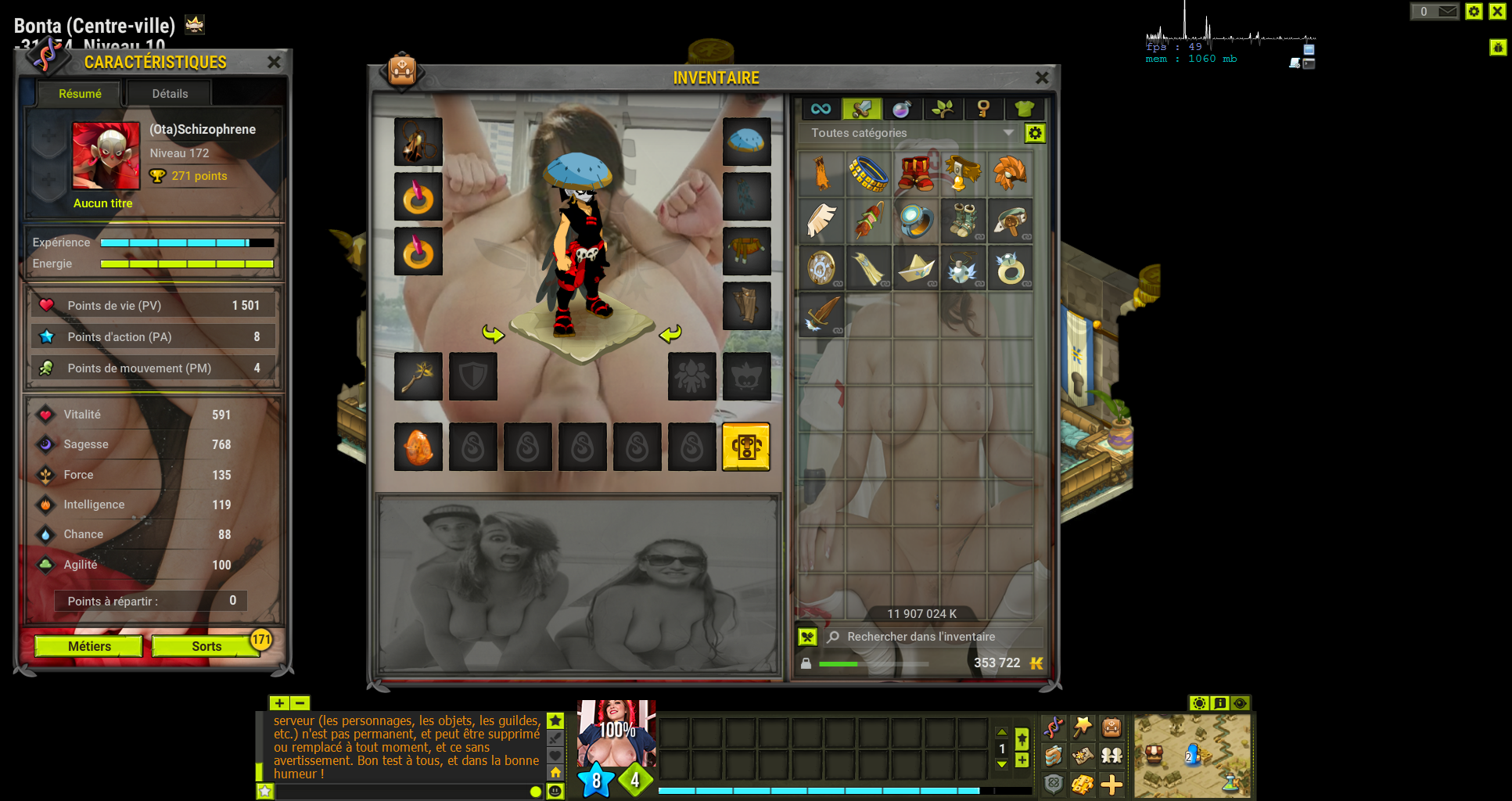The height and width of the screenshot is (801, 1512).
Task: Open the Sorts spell list
Action: point(207,646)
